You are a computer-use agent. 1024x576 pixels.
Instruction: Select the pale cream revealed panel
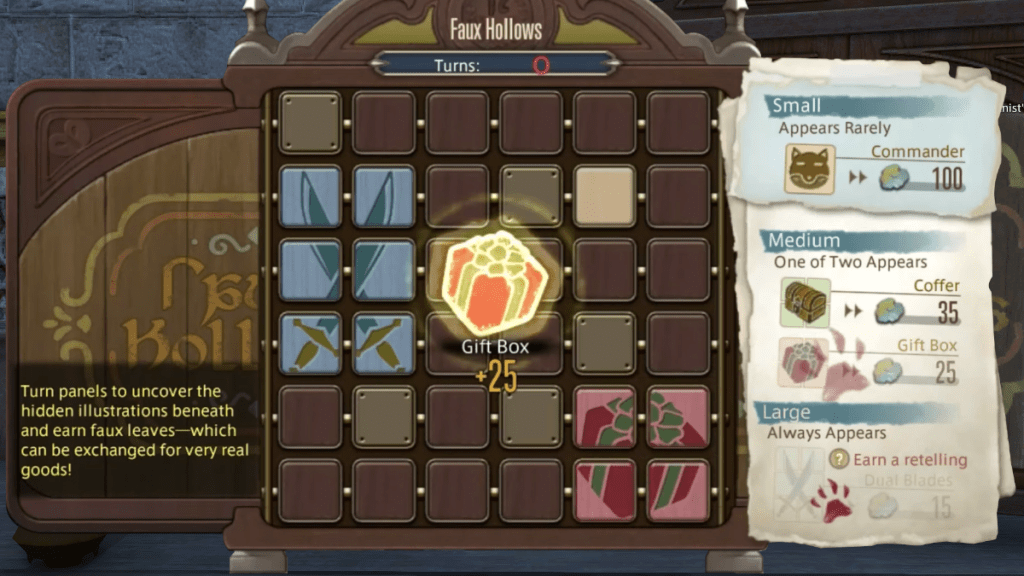click(x=605, y=196)
